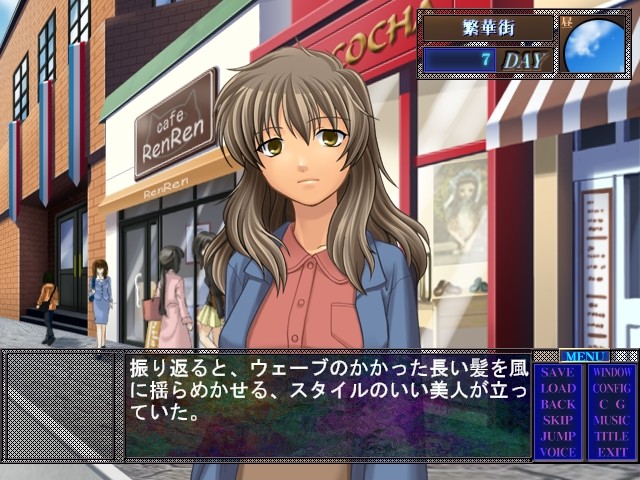Open the LOAD menu
Image resolution: width=640 pixels, height=480 pixels.
tap(558, 388)
